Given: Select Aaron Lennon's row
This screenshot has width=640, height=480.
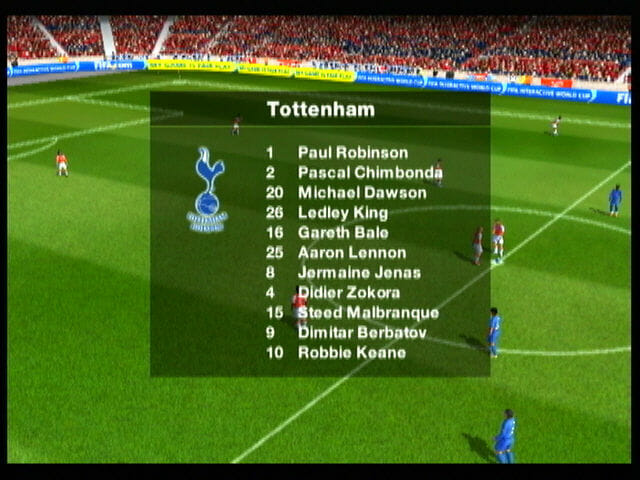Looking at the screenshot, I should pos(351,253).
